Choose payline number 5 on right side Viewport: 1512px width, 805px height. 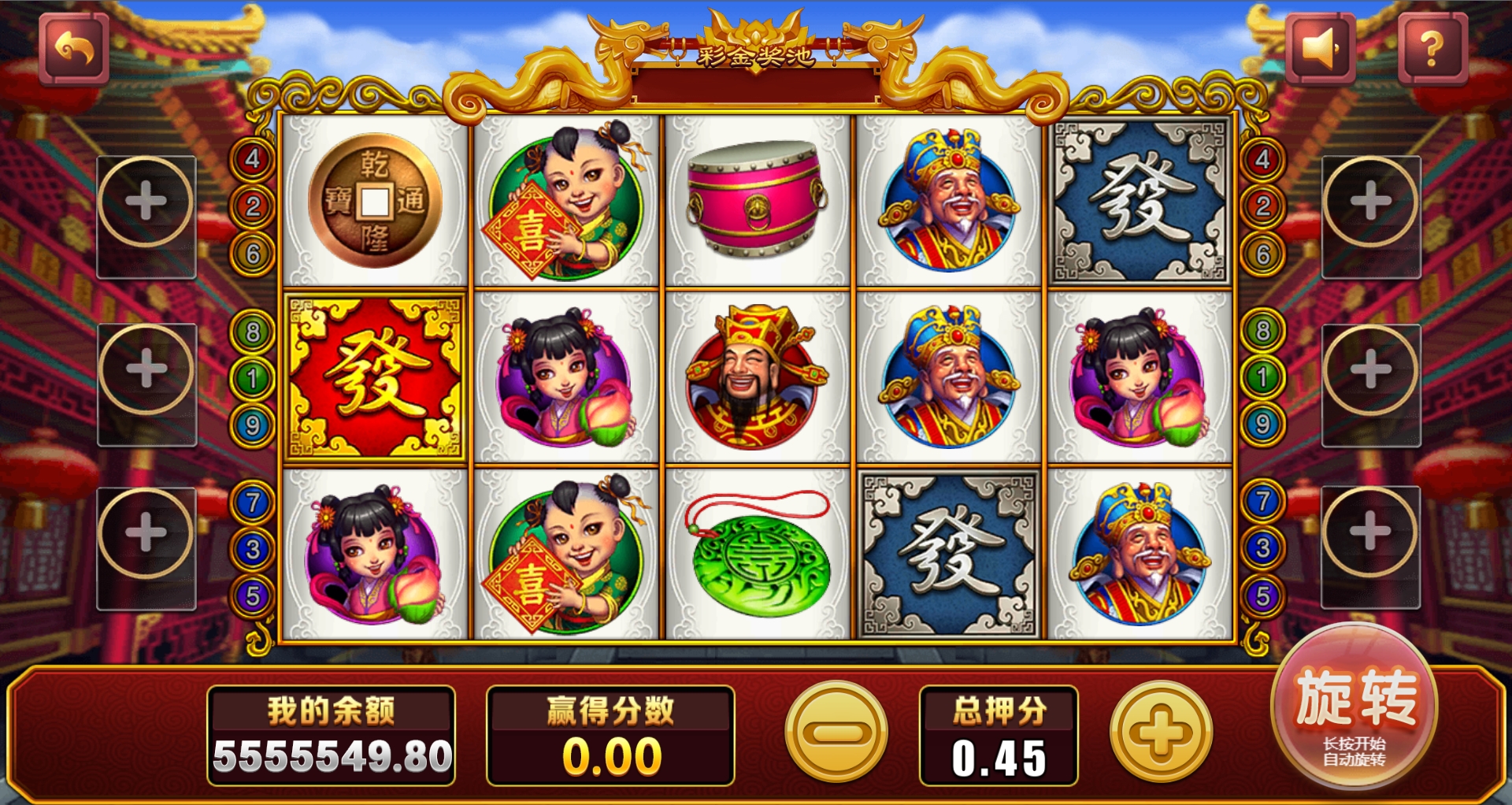[x=1262, y=595]
